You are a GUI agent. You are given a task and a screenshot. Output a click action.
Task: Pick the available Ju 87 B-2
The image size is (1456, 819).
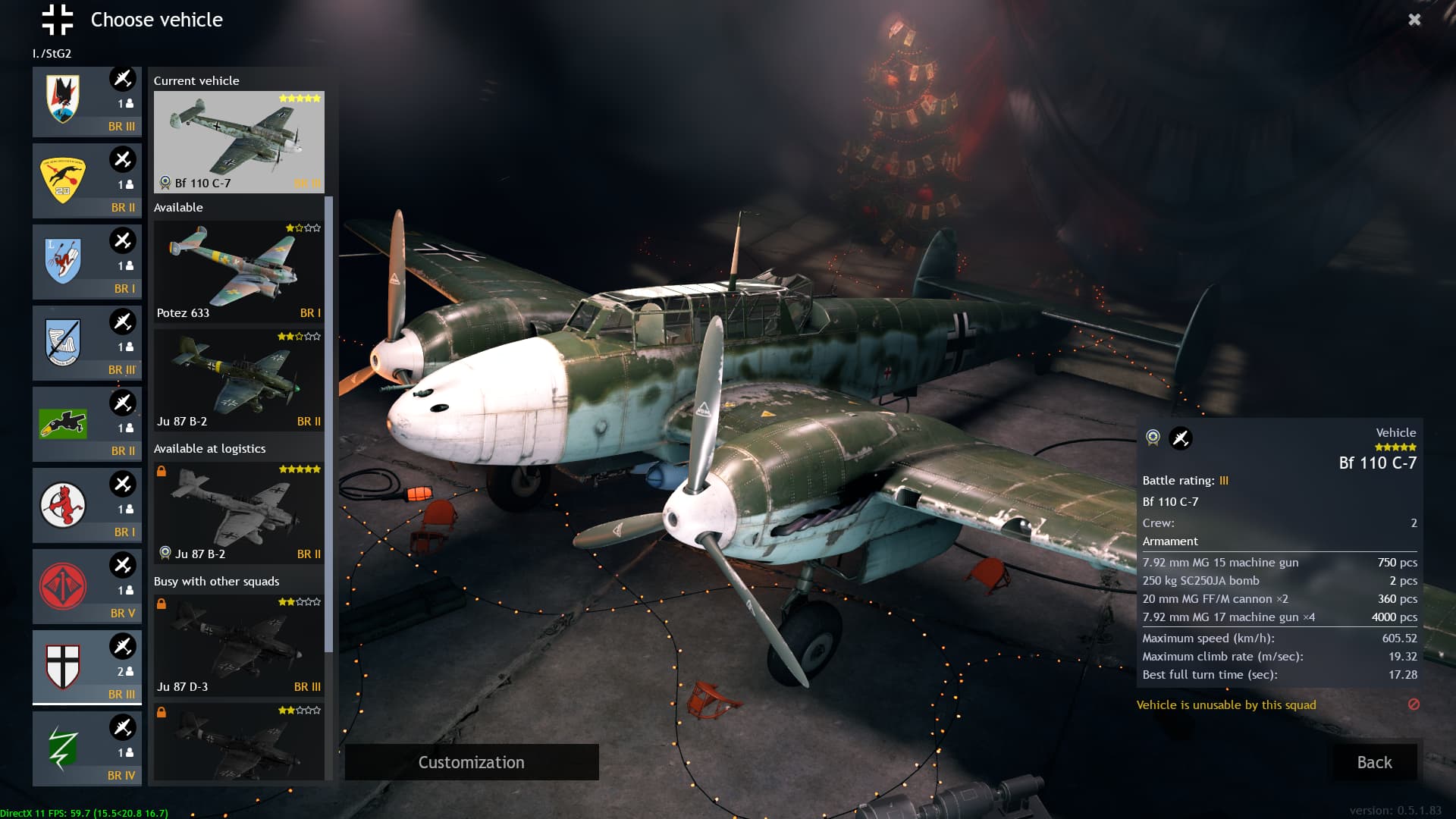(x=239, y=379)
